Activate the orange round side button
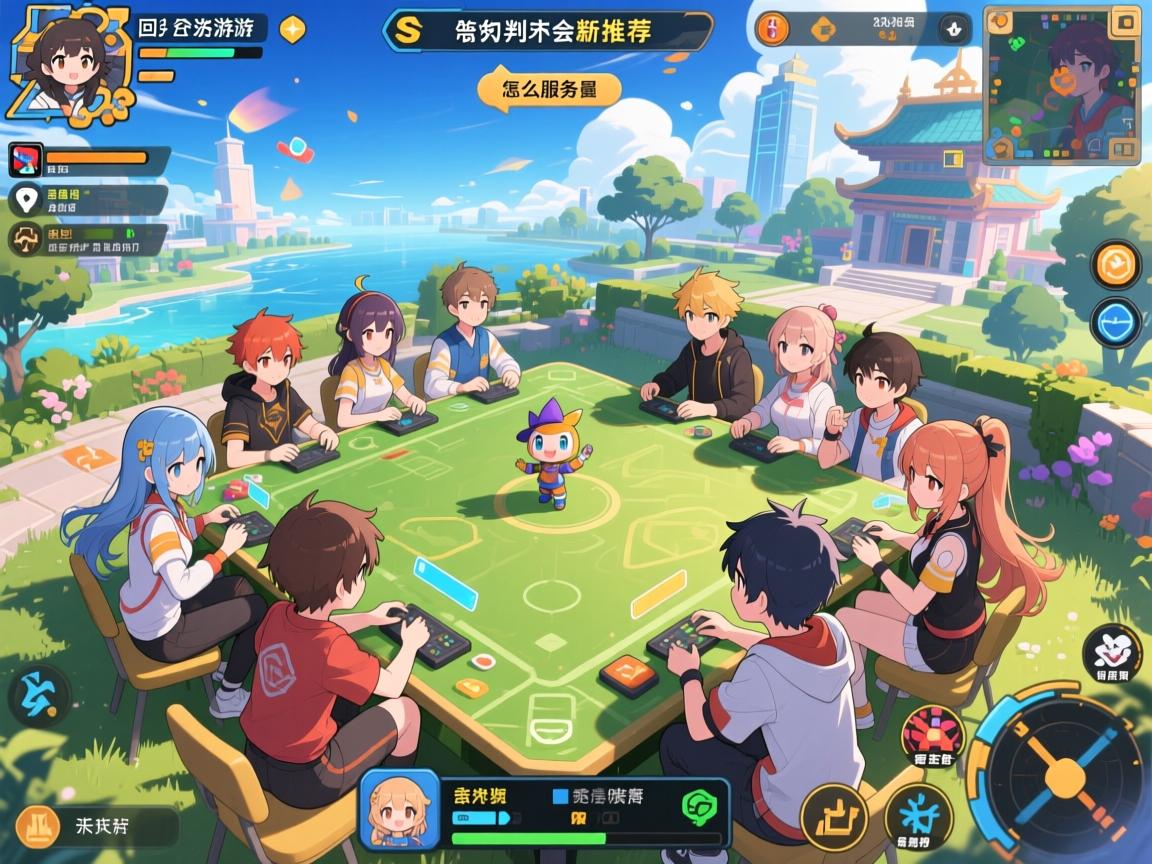 tap(1115, 265)
